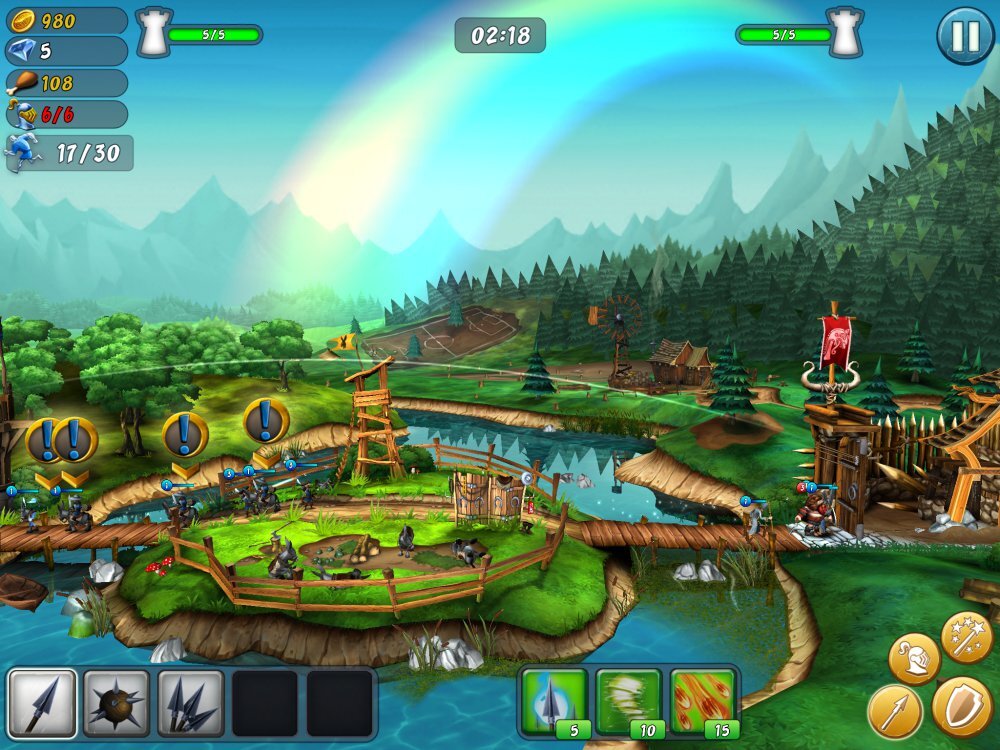1000x750 pixels.
Task: Use the whirlwind ability costing 10
Action: [x=628, y=701]
